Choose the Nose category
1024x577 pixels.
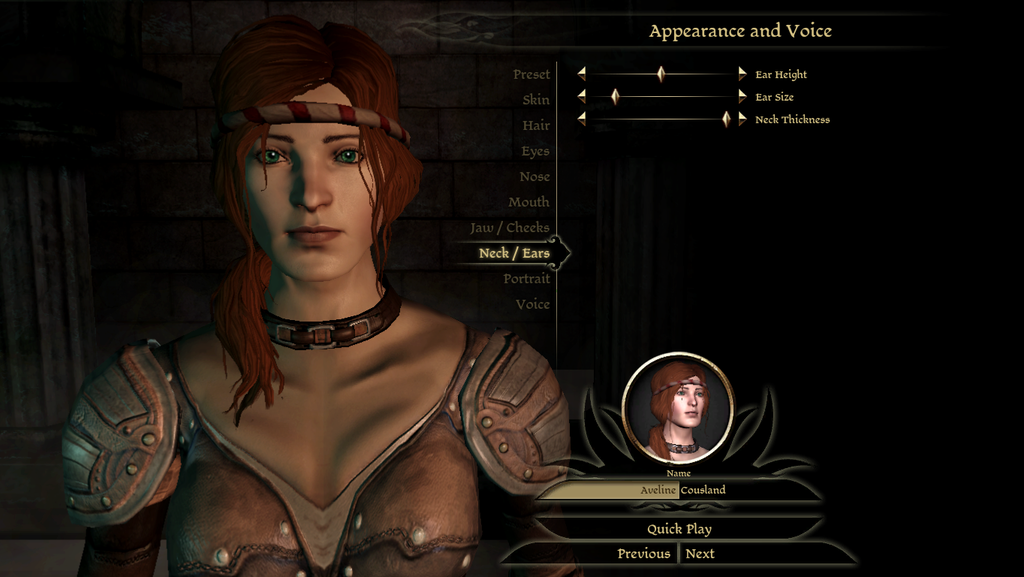tap(534, 177)
